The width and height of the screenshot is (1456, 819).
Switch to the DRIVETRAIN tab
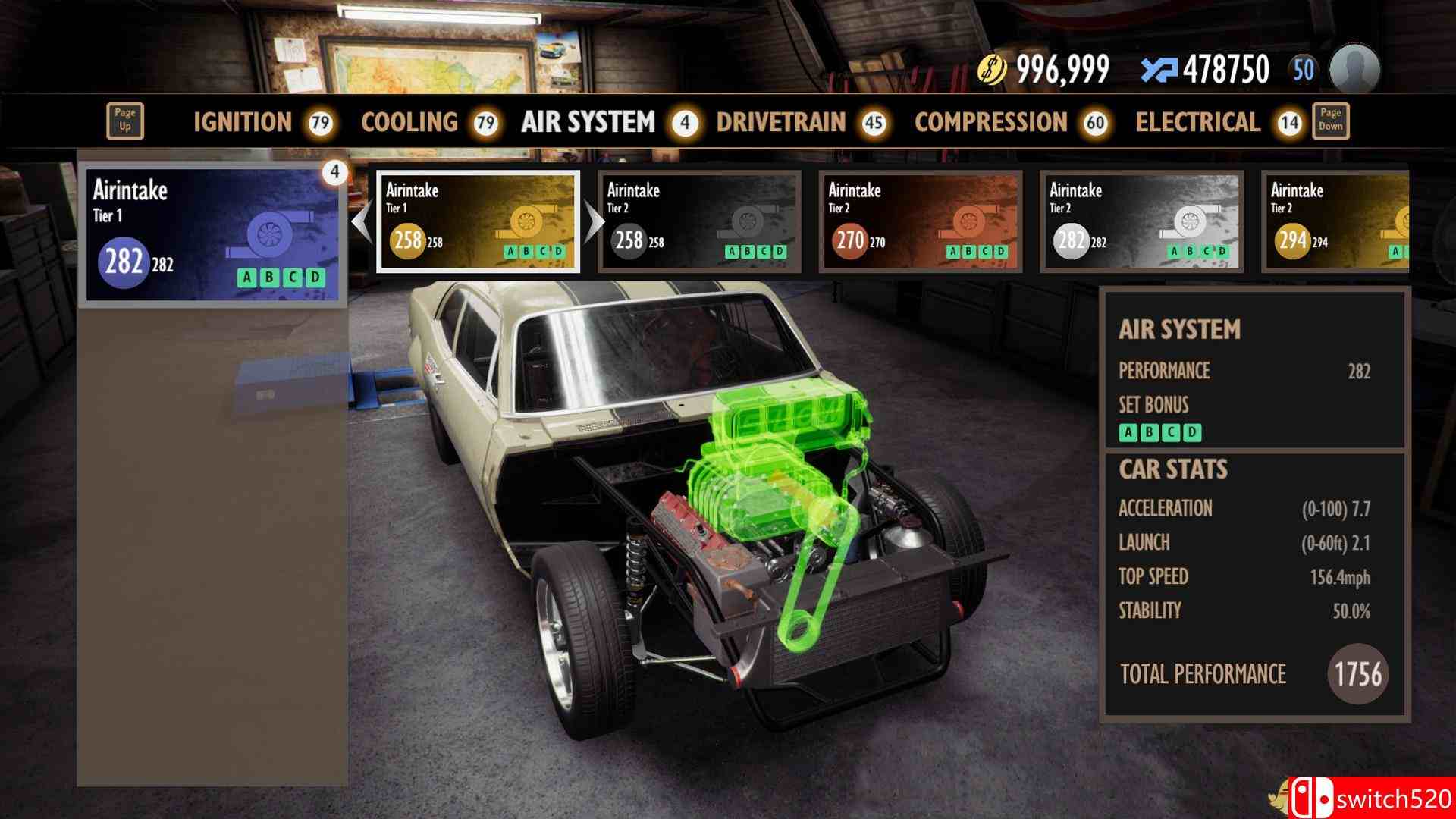coord(783,122)
